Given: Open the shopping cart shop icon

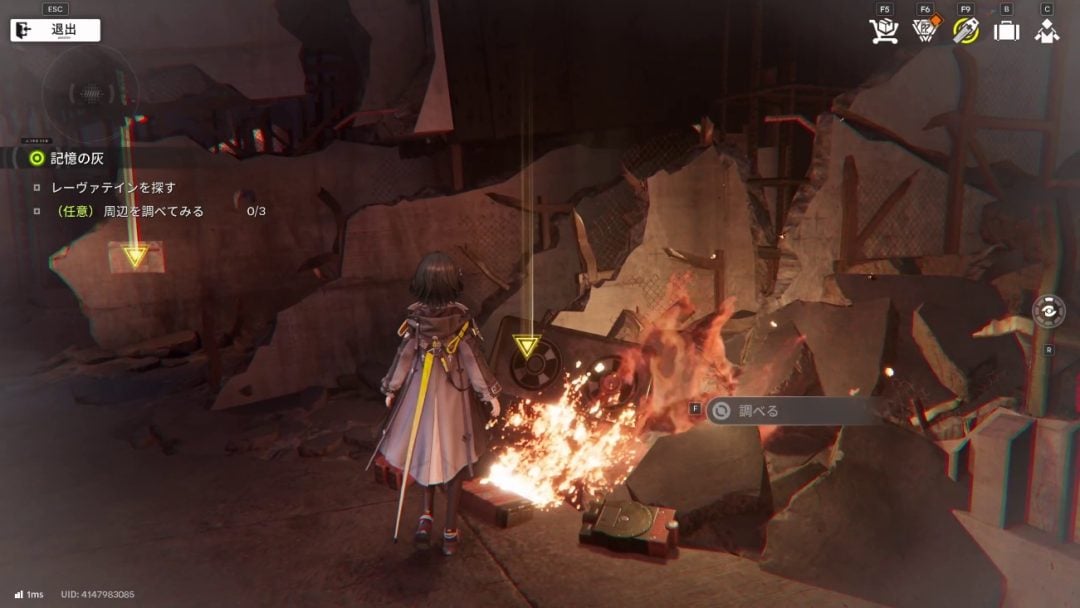Looking at the screenshot, I should 884,31.
